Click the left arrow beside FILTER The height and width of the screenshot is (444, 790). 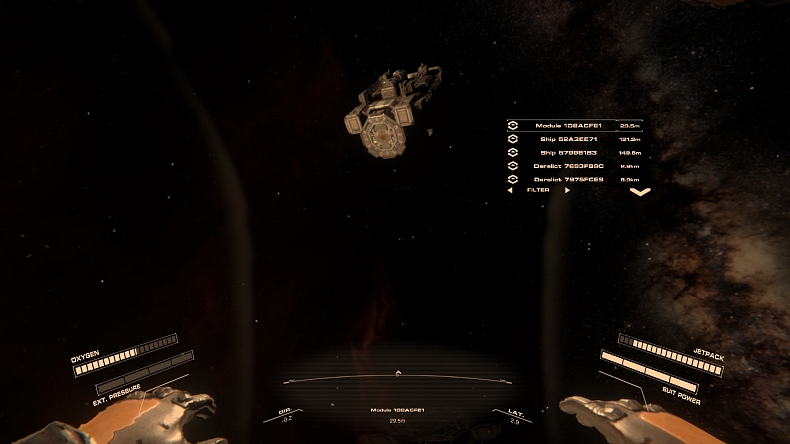[511, 190]
